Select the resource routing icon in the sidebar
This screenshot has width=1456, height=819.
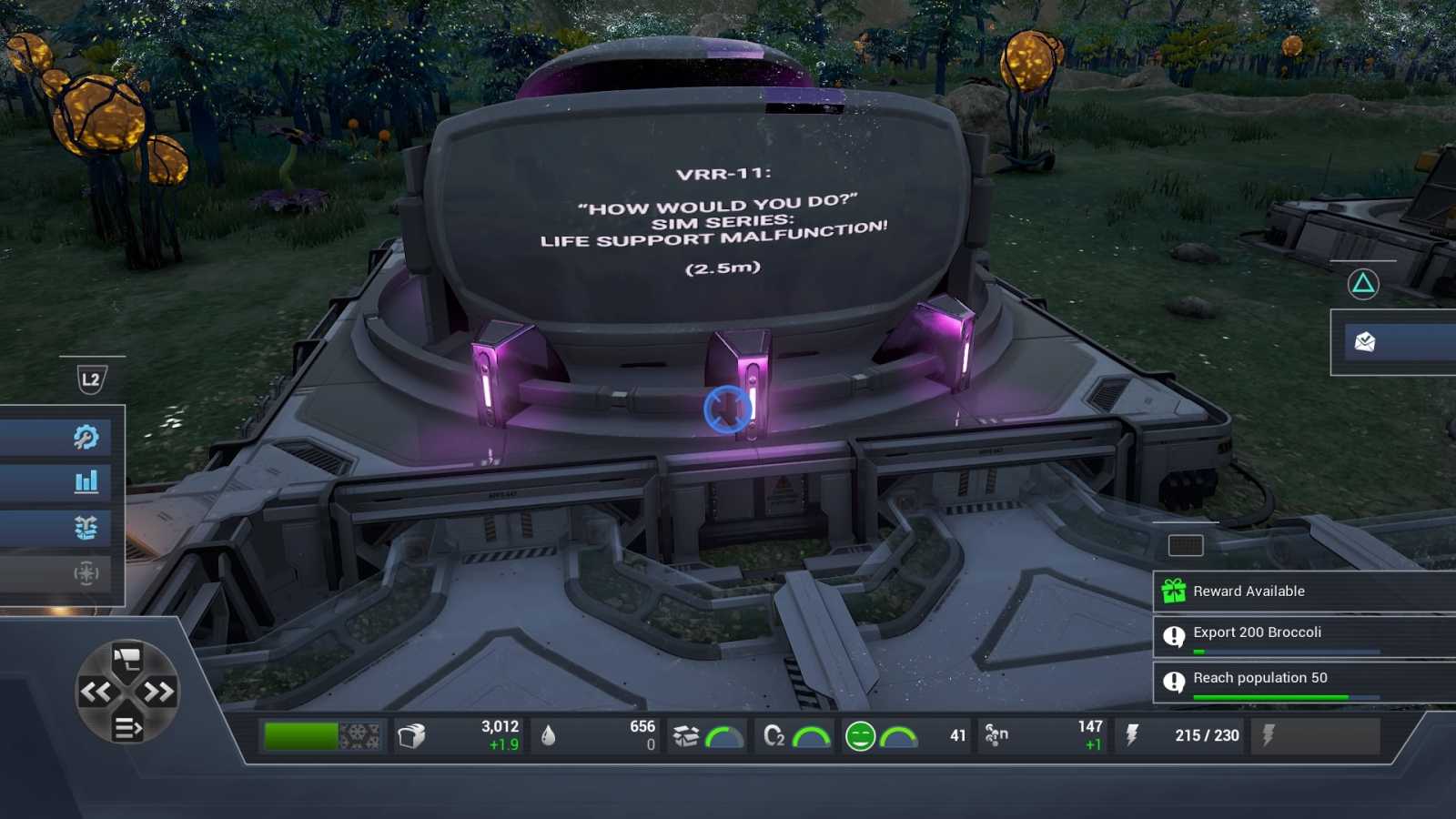[86, 528]
